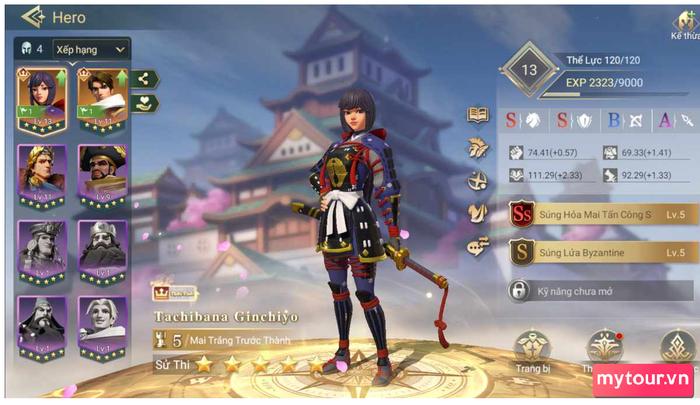Open the Trang bị equipment menu
This screenshot has width=700, height=405.
tap(532, 352)
